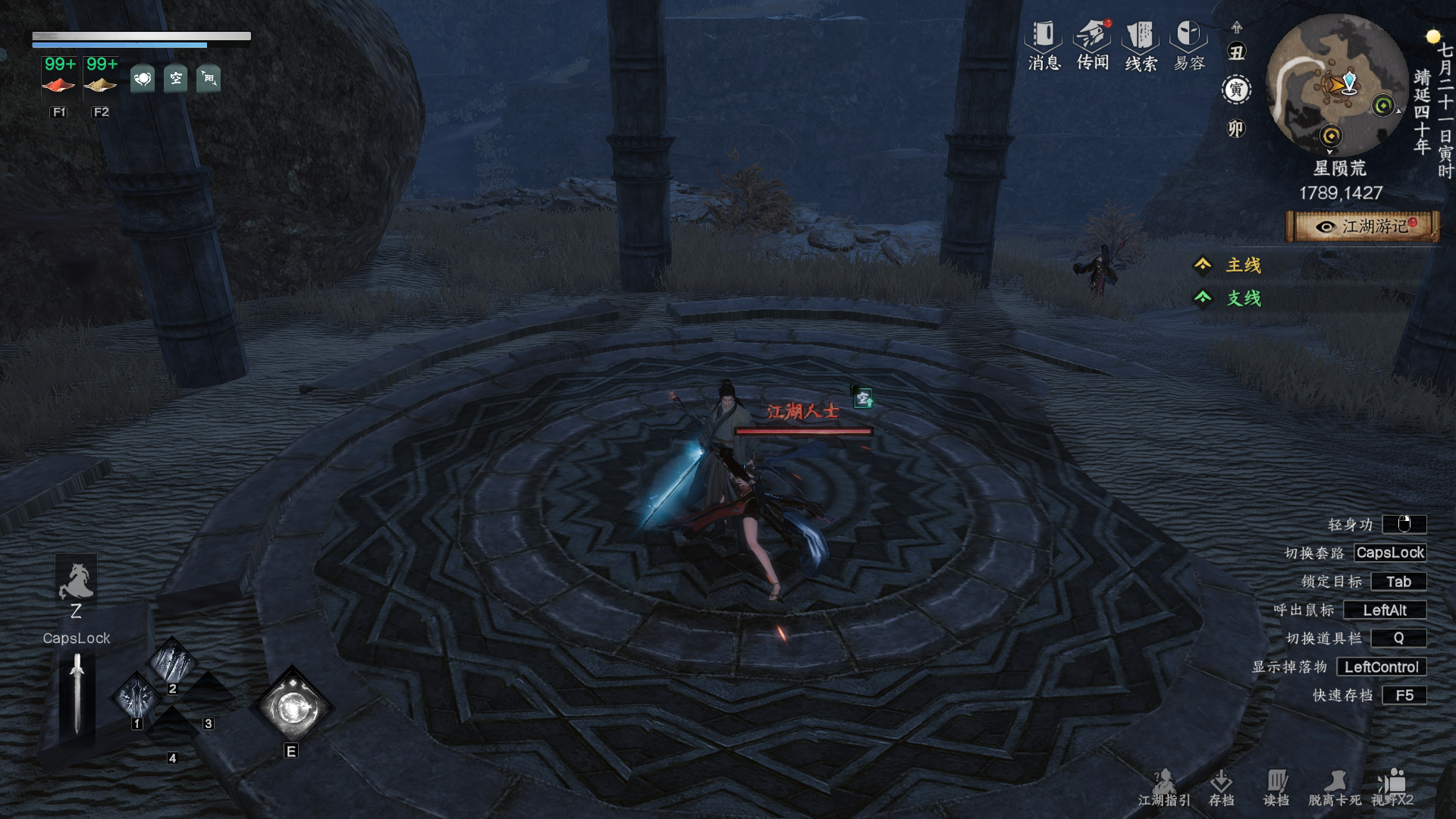Toggle the 视野X2 view range
Viewport: 1456px width, 819px height.
1392,787
